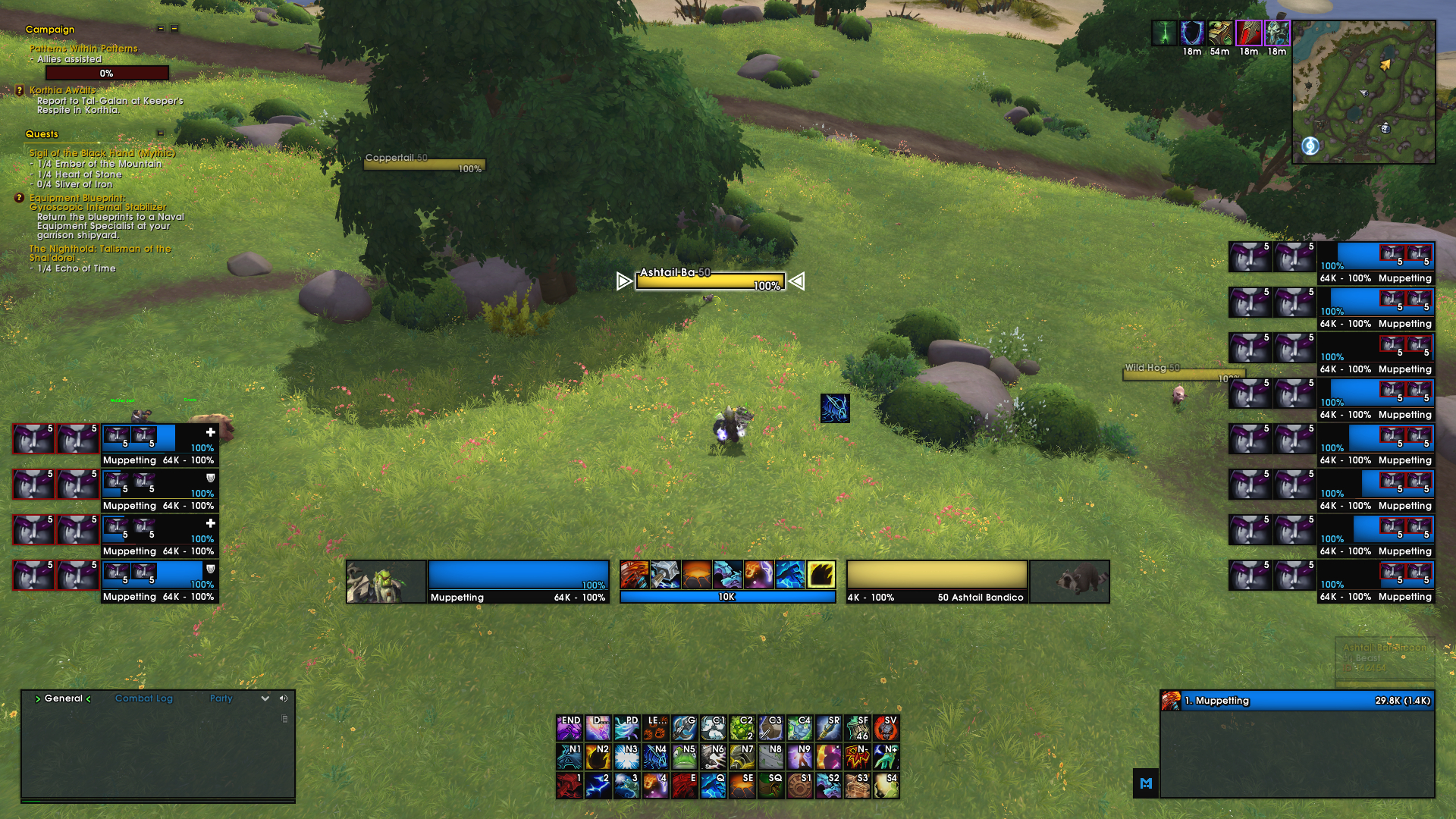Activate the red skull ability labeled SV
Viewport: 1456px width, 819px height.
pos(886,727)
